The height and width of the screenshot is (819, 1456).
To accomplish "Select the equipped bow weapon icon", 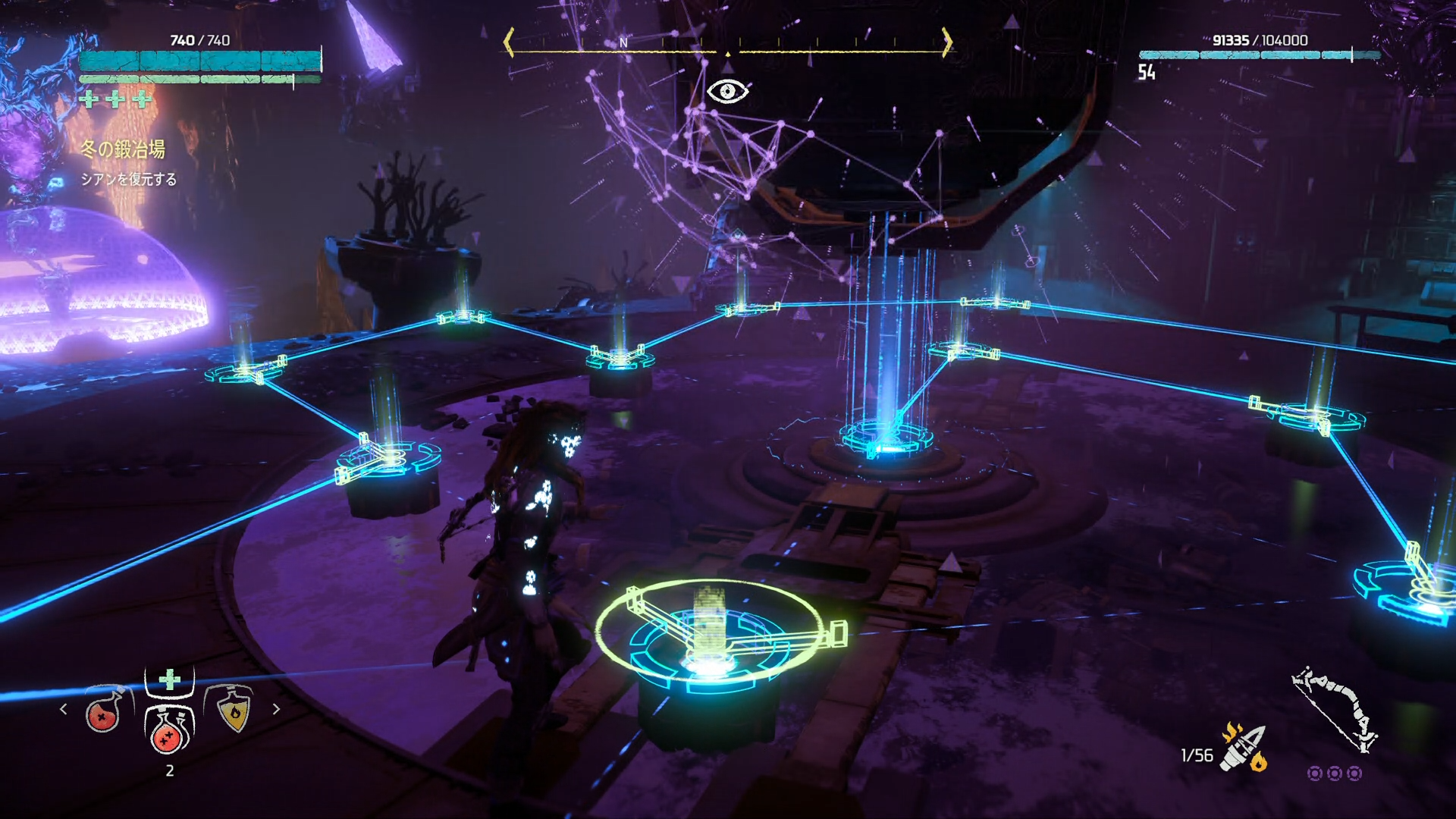I will coord(1335,709).
